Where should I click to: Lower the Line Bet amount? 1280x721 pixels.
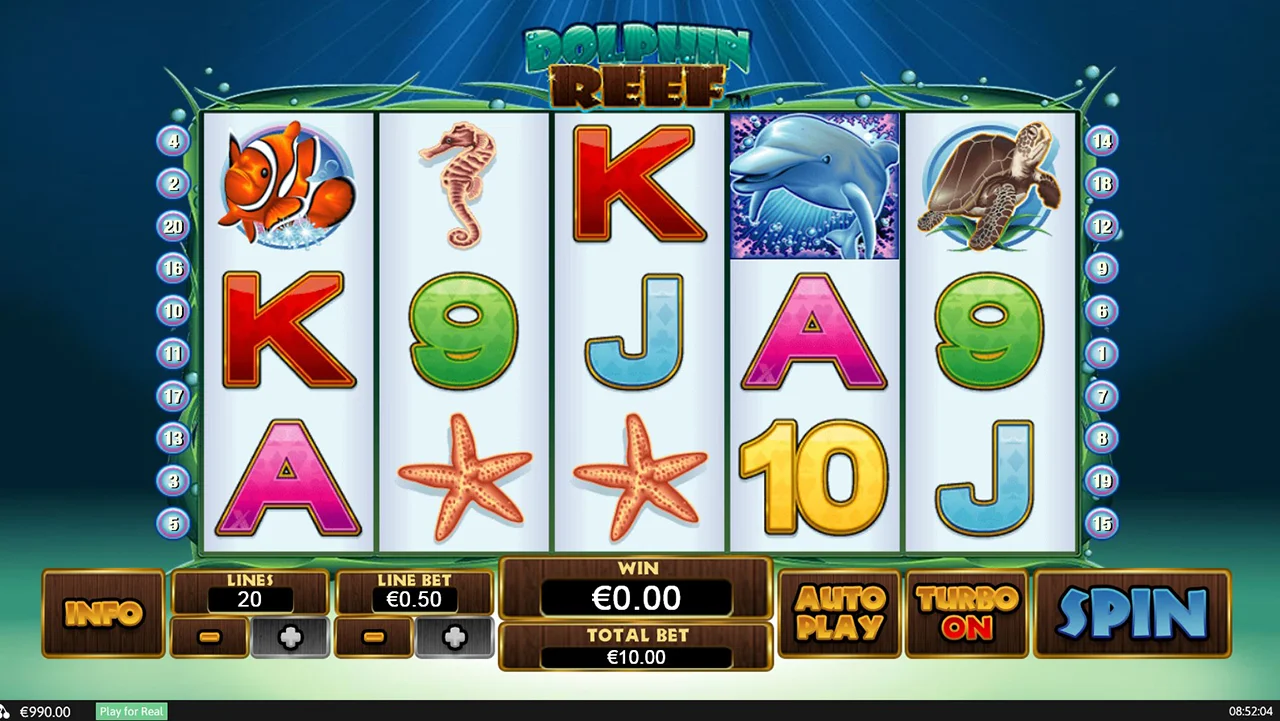pyautogui.click(x=373, y=637)
